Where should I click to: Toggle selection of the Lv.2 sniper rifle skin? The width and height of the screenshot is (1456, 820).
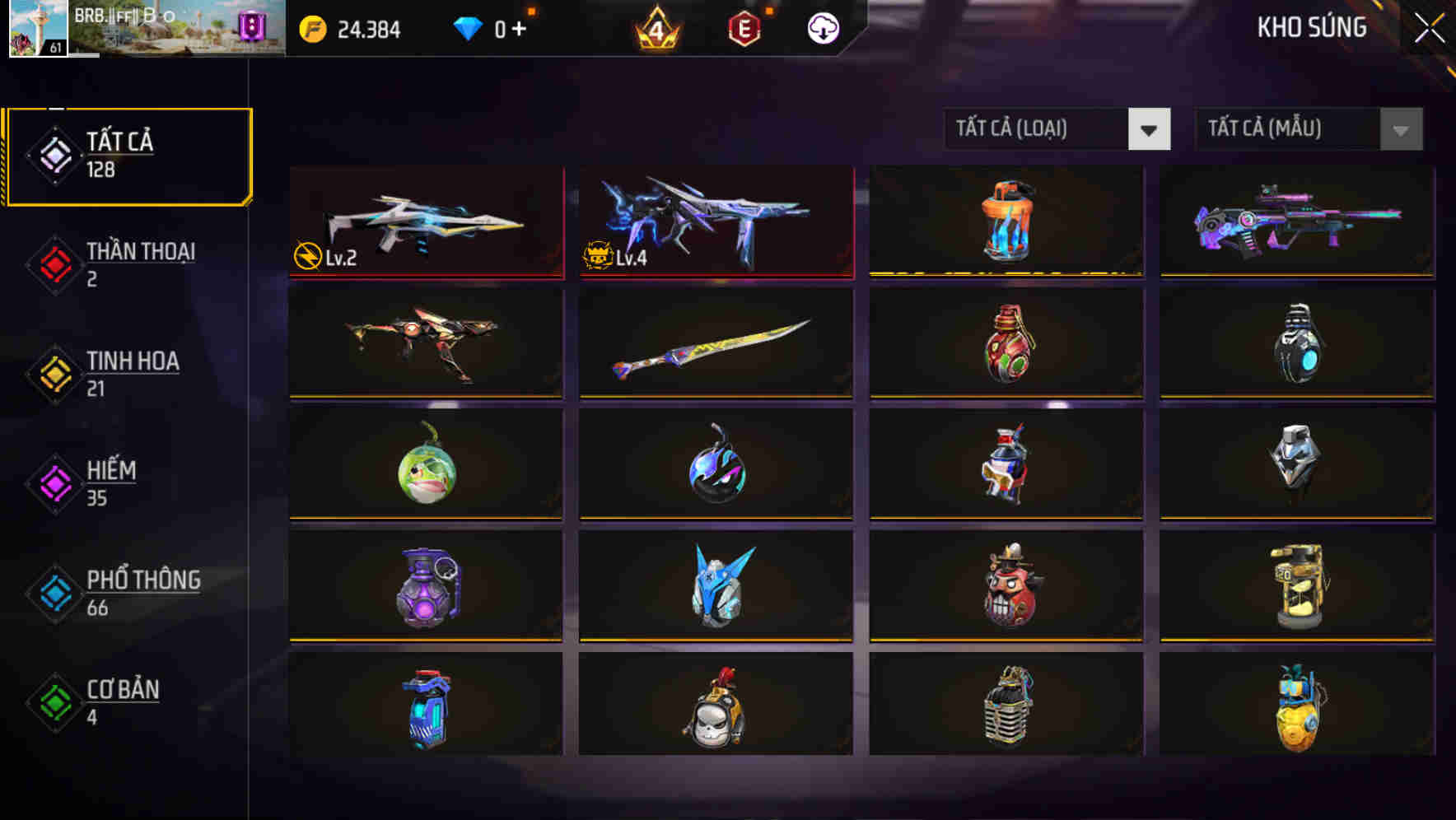pos(426,224)
